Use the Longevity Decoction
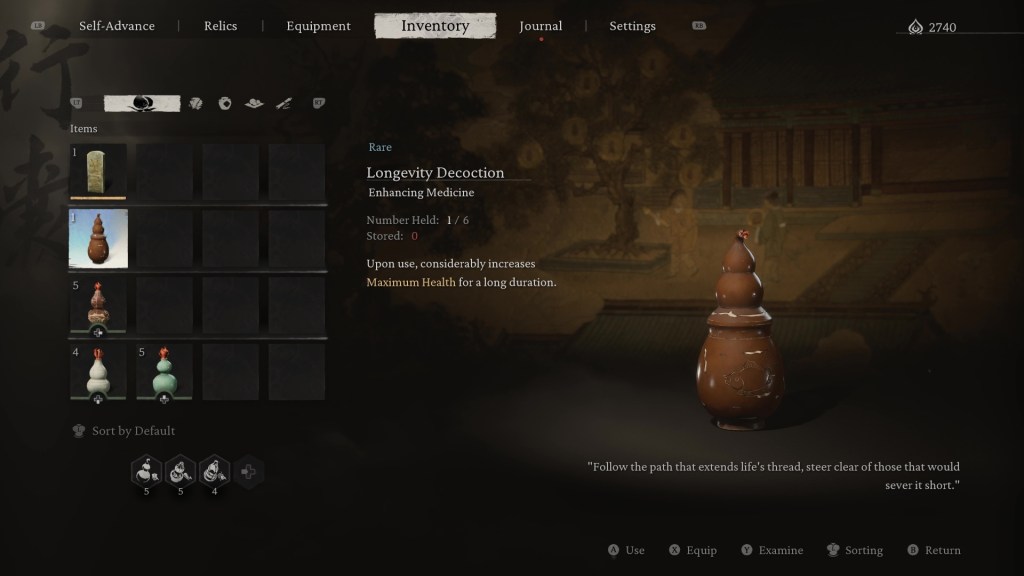The image size is (1024, 576). point(627,550)
